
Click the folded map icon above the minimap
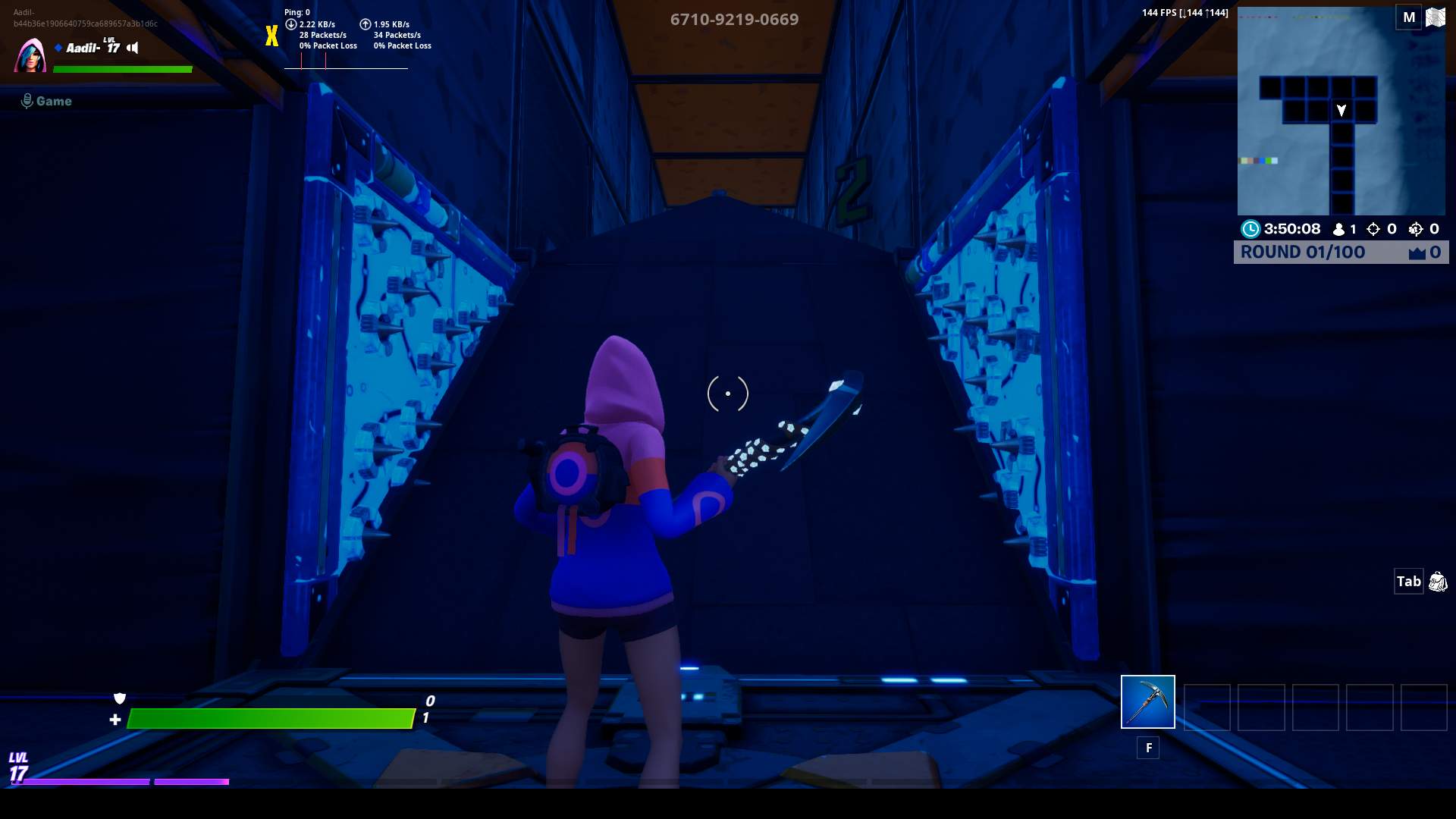(x=1437, y=16)
